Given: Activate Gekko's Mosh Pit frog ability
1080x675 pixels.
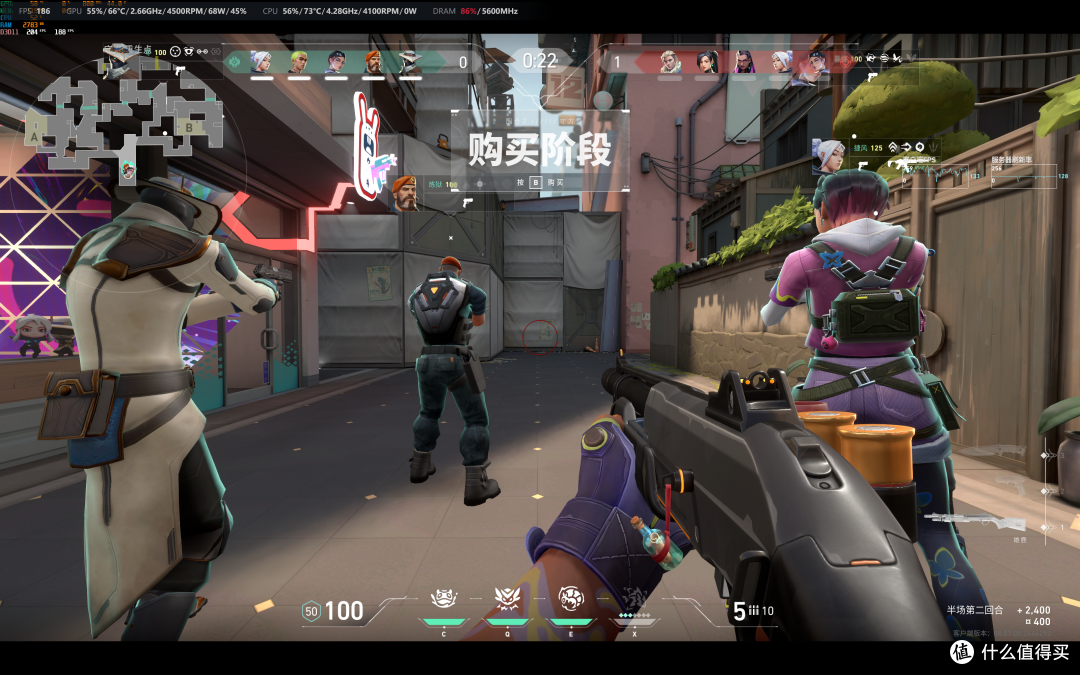Looking at the screenshot, I should 444,598.
